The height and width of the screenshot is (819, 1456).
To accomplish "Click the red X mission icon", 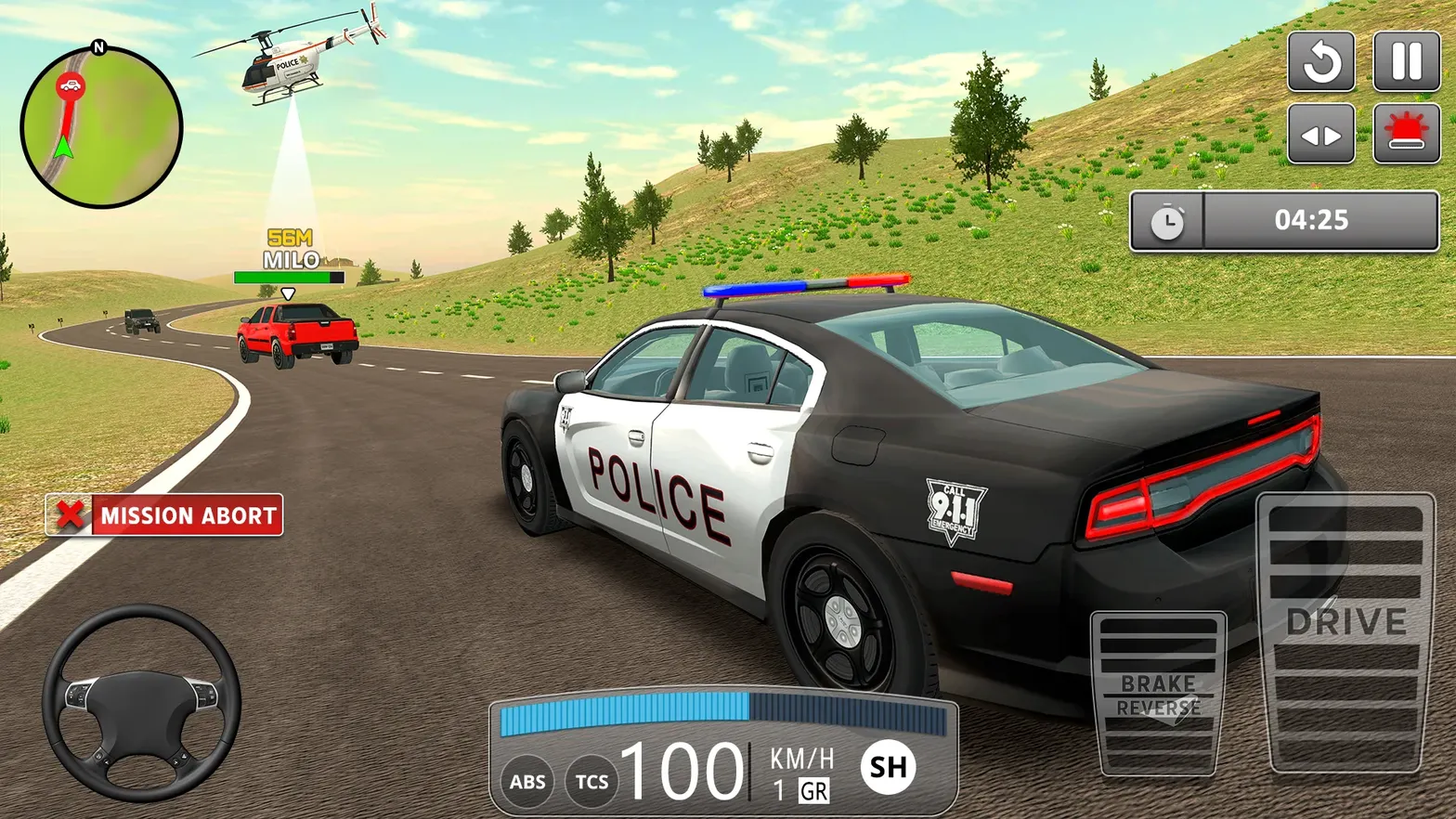I will click(x=70, y=516).
